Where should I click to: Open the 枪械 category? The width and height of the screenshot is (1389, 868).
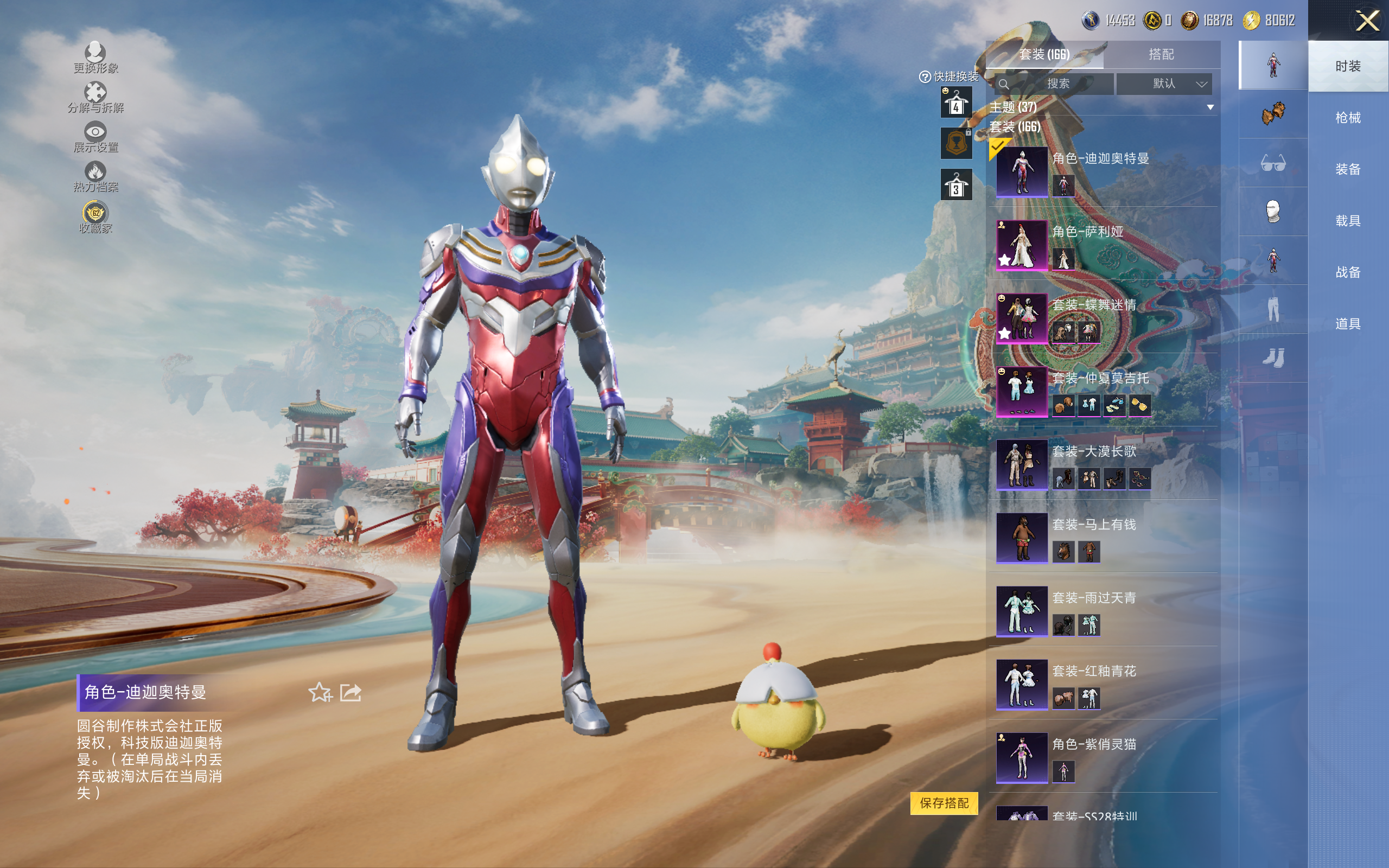pyautogui.click(x=1347, y=118)
